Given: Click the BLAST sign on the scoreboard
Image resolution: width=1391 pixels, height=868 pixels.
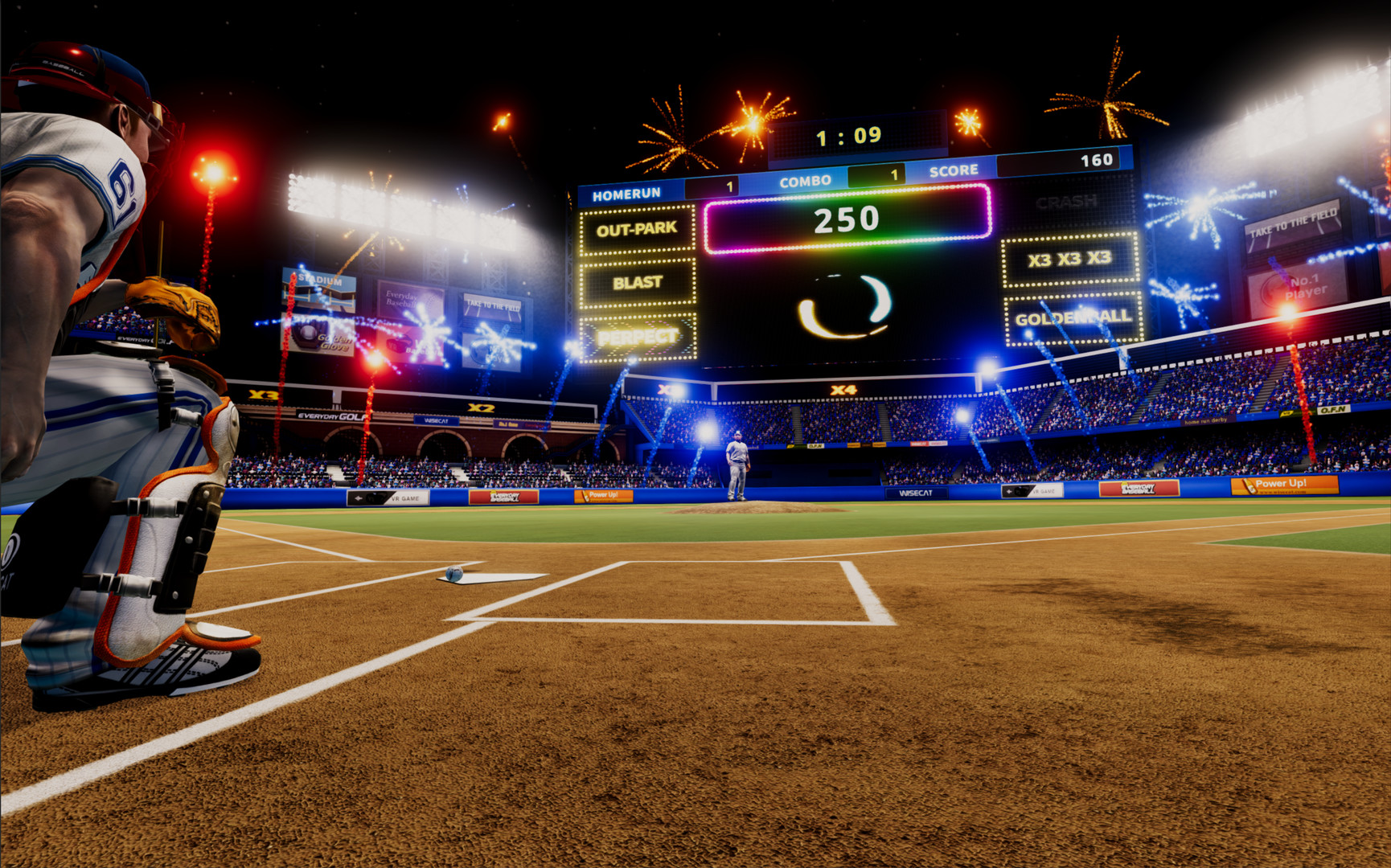Looking at the screenshot, I should [x=638, y=281].
